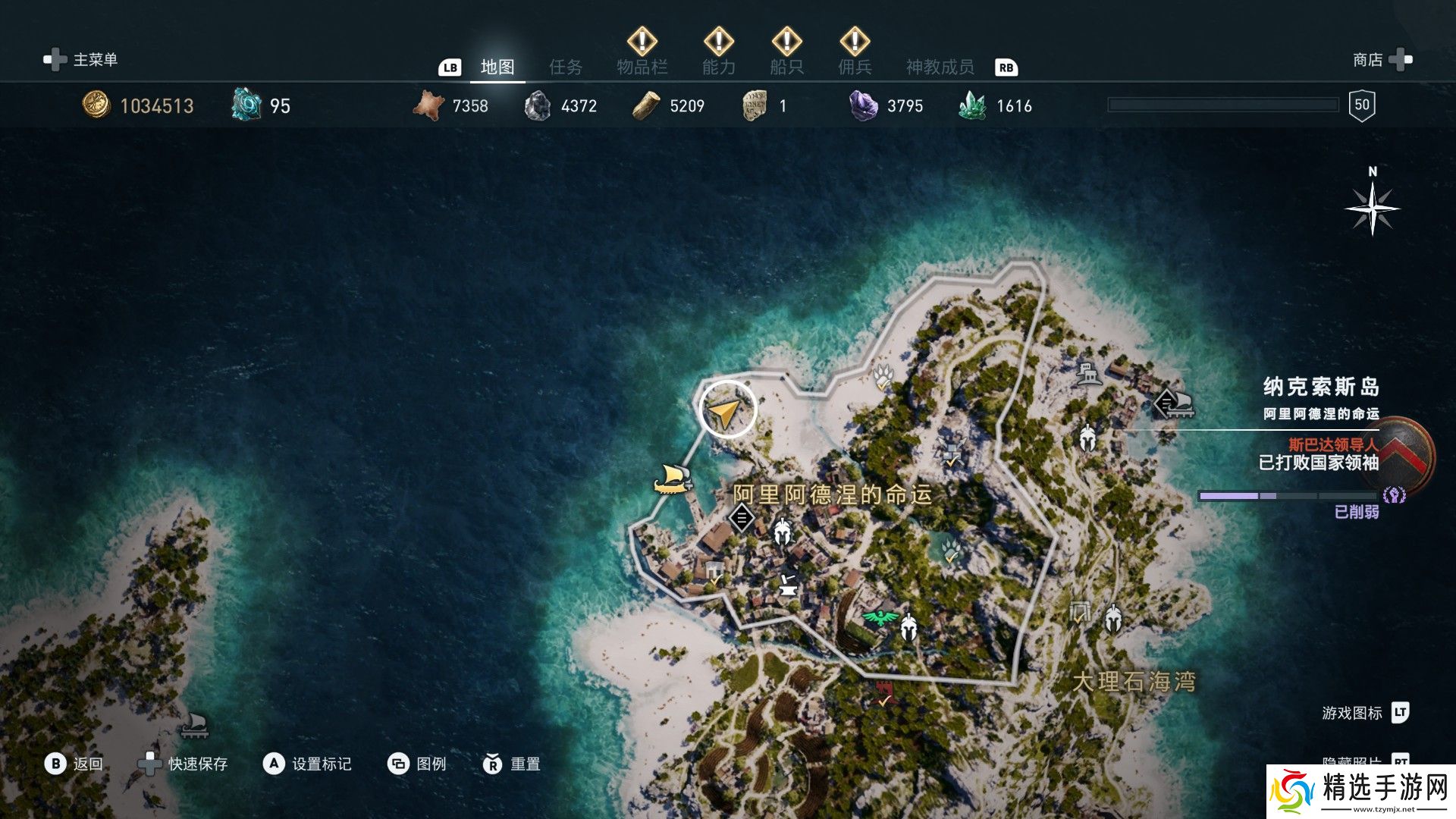The image size is (1456, 819).
Task: Click the paw print hunting marker on beach
Action: click(883, 377)
